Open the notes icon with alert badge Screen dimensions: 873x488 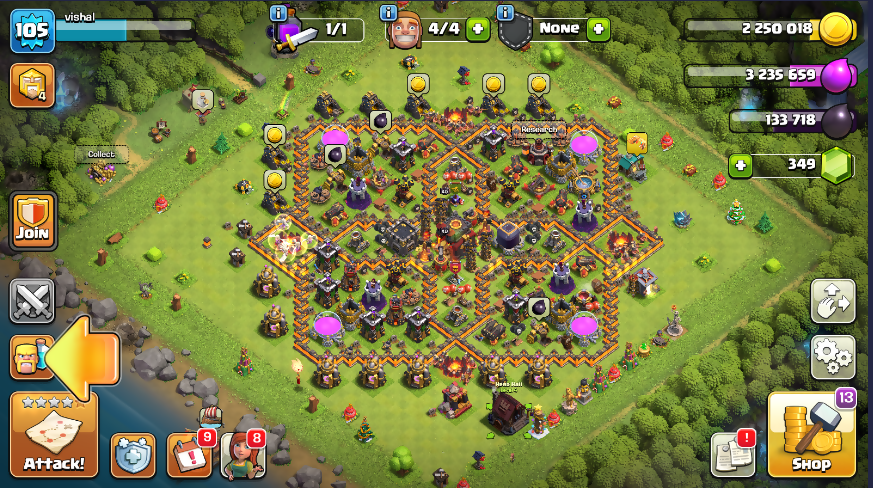pyautogui.click(x=732, y=455)
